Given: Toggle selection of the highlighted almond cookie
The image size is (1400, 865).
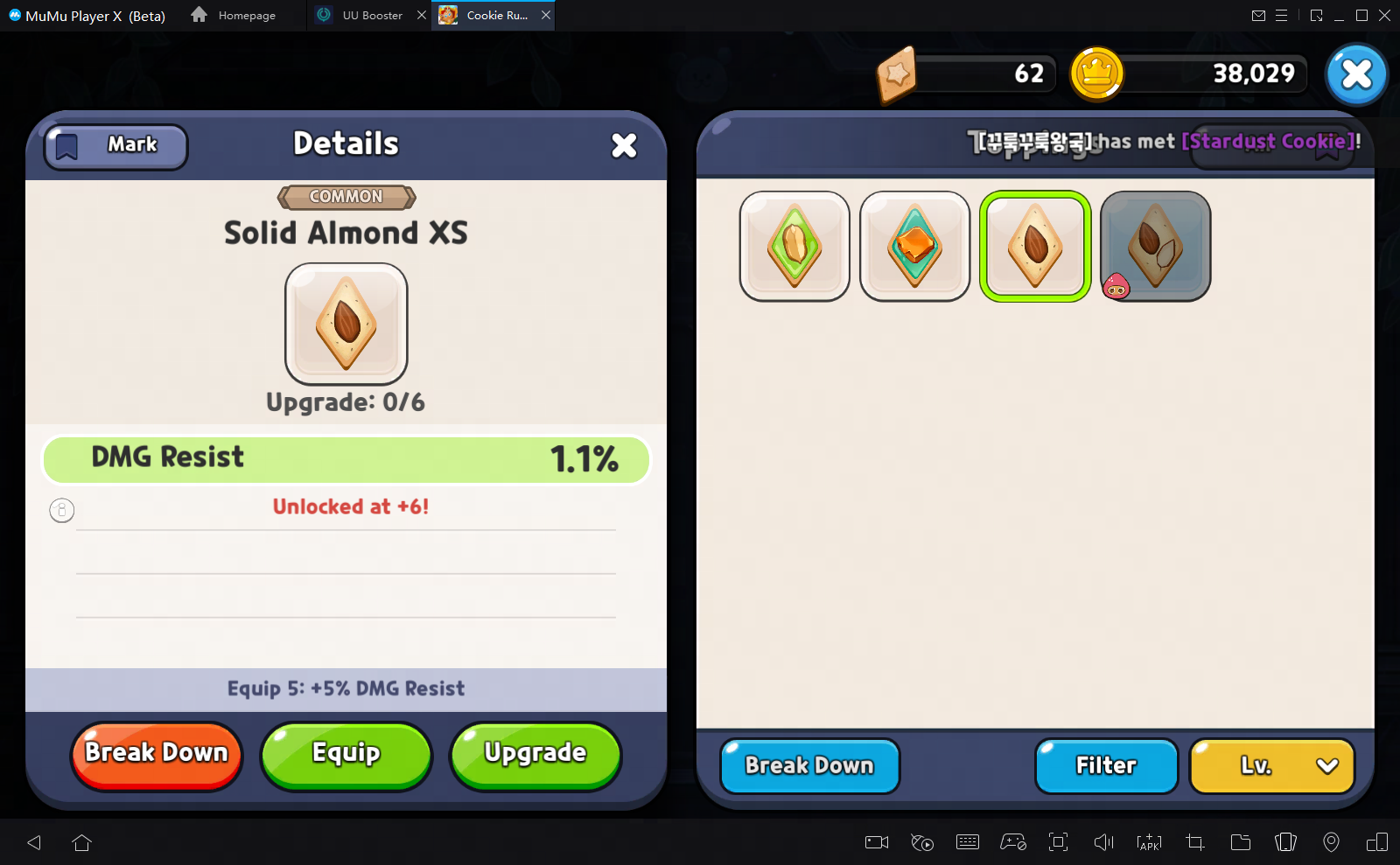Looking at the screenshot, I should pyautogui.click(x=1034, y=246).
